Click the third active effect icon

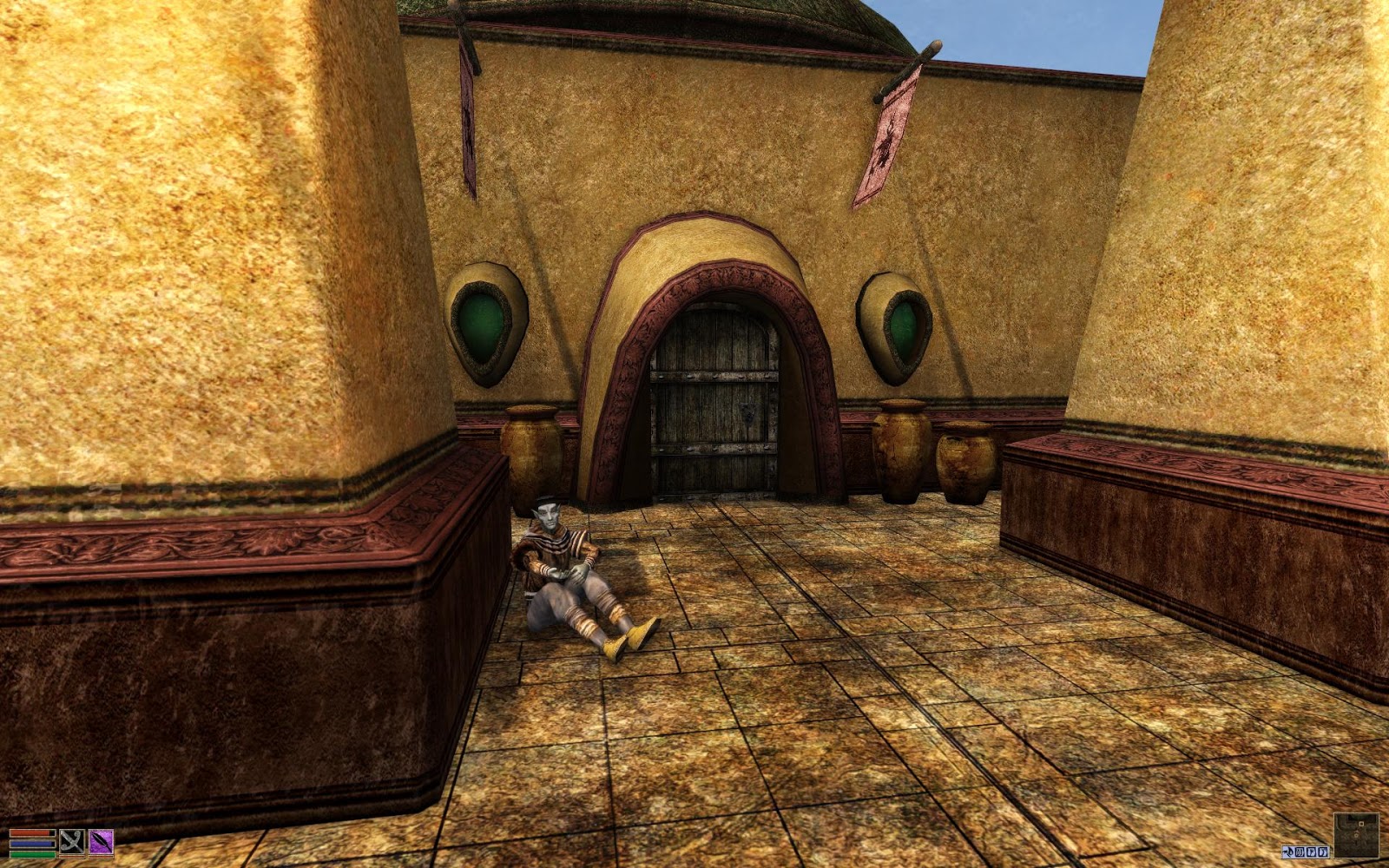pyautogui.click(x=1312, y=852)
